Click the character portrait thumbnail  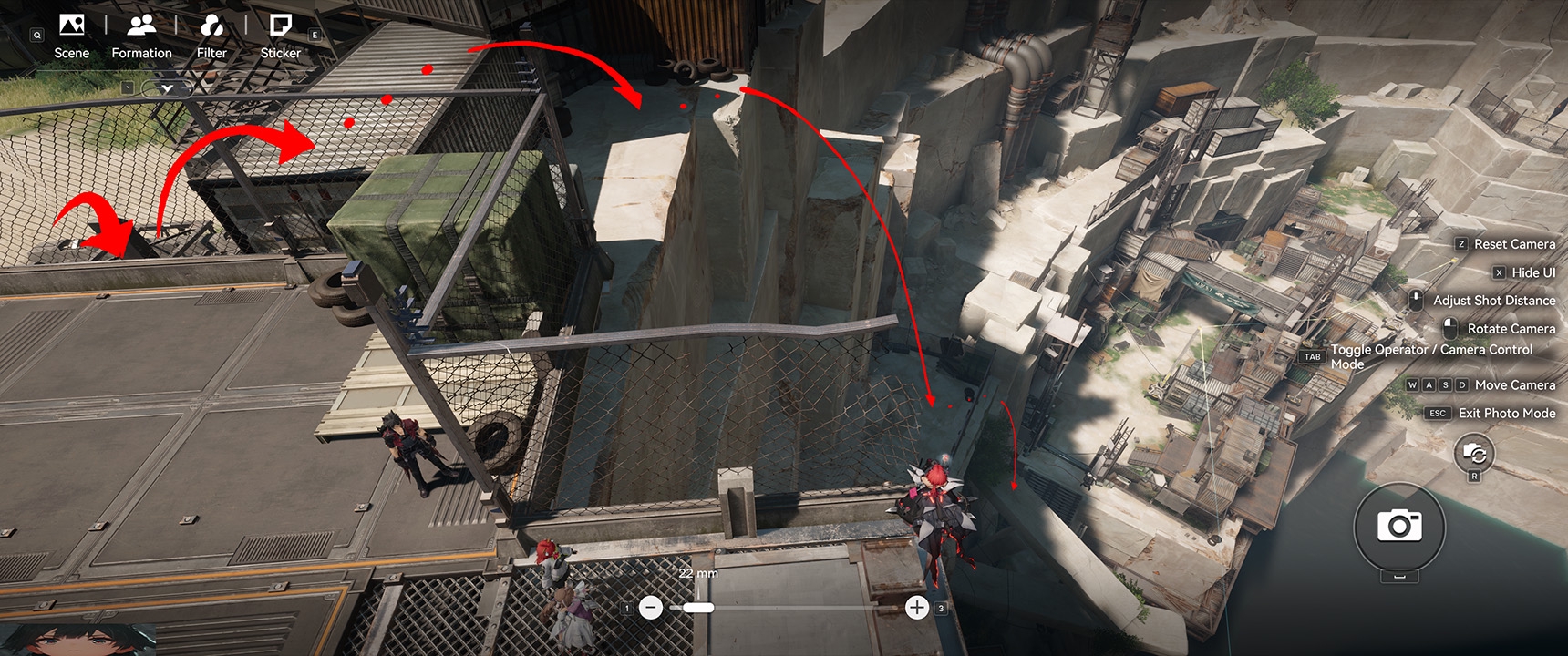pyautogui.click(x=77, y=640)
